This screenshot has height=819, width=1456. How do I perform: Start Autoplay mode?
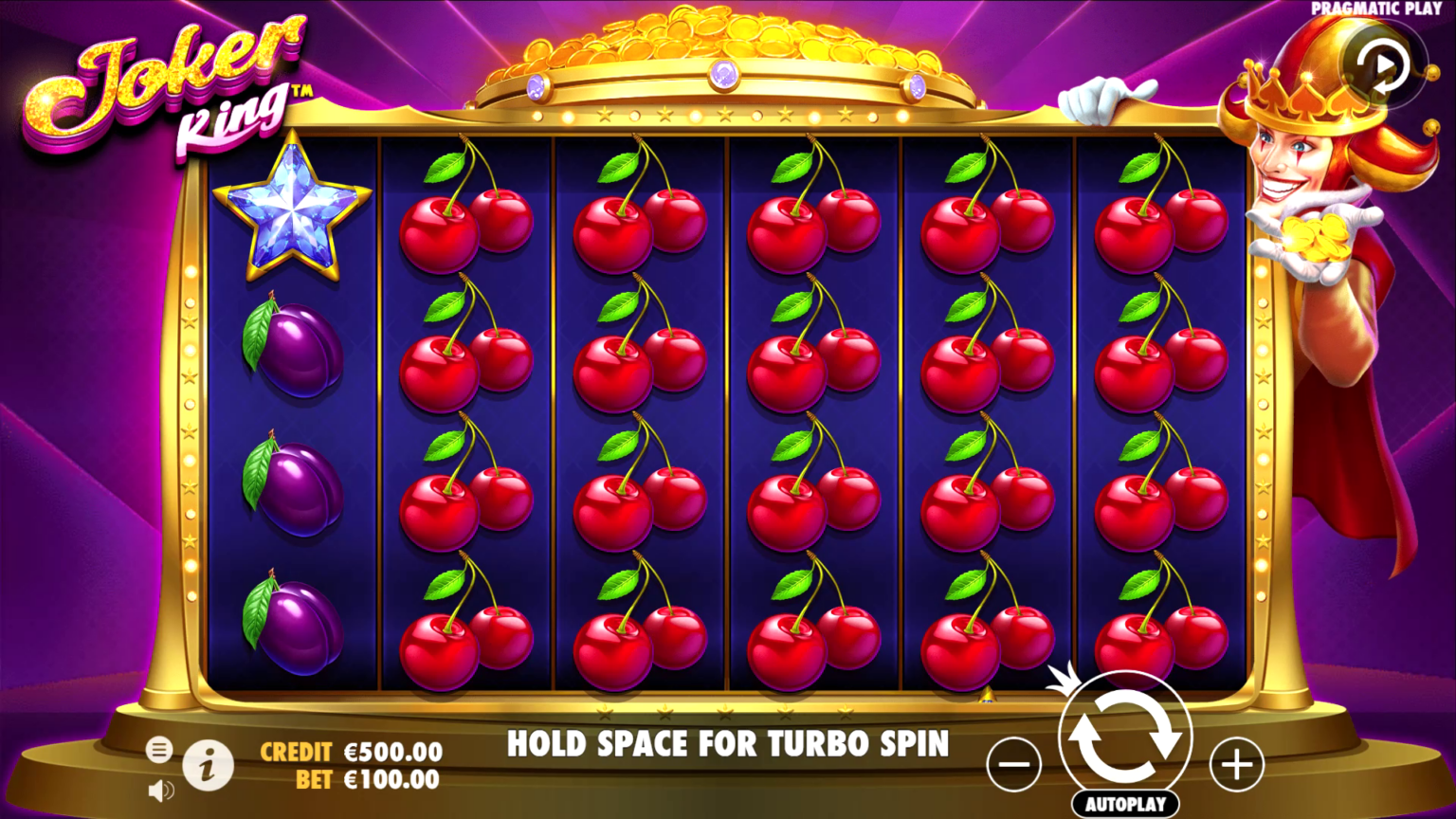click(x=1124, y=802)
